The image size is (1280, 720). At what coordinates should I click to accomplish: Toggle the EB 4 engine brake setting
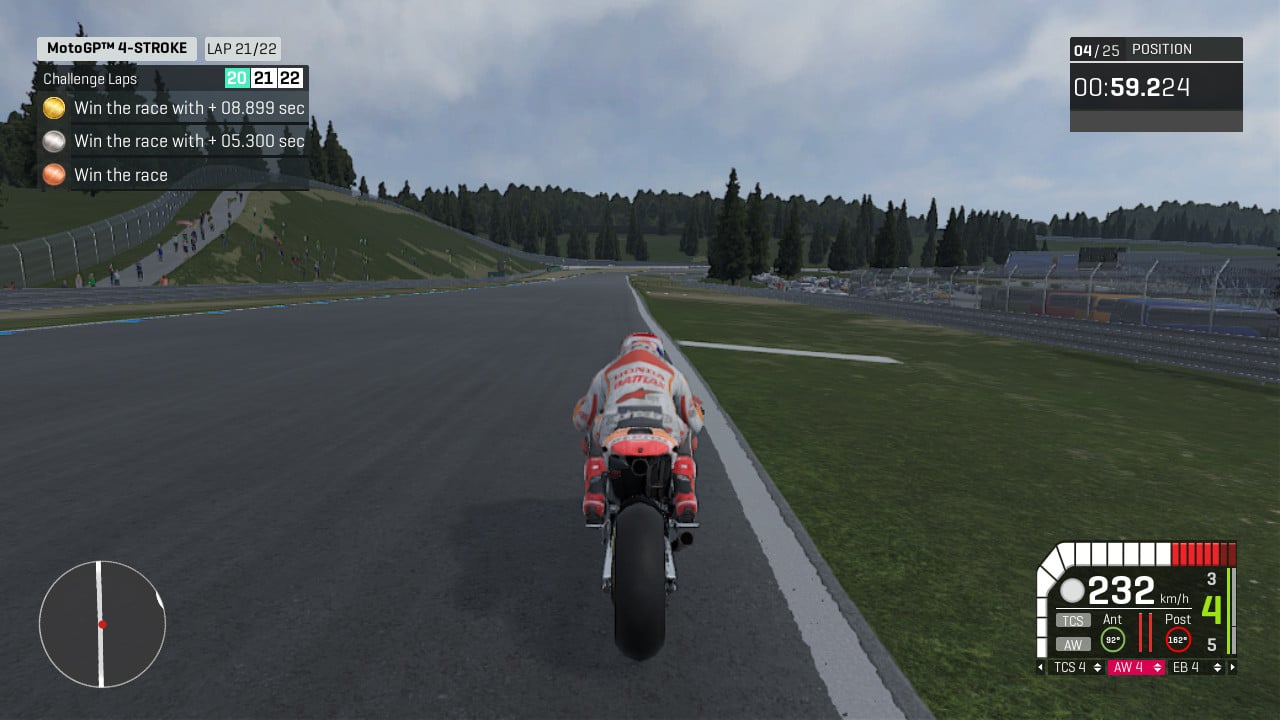(1185, 667)
